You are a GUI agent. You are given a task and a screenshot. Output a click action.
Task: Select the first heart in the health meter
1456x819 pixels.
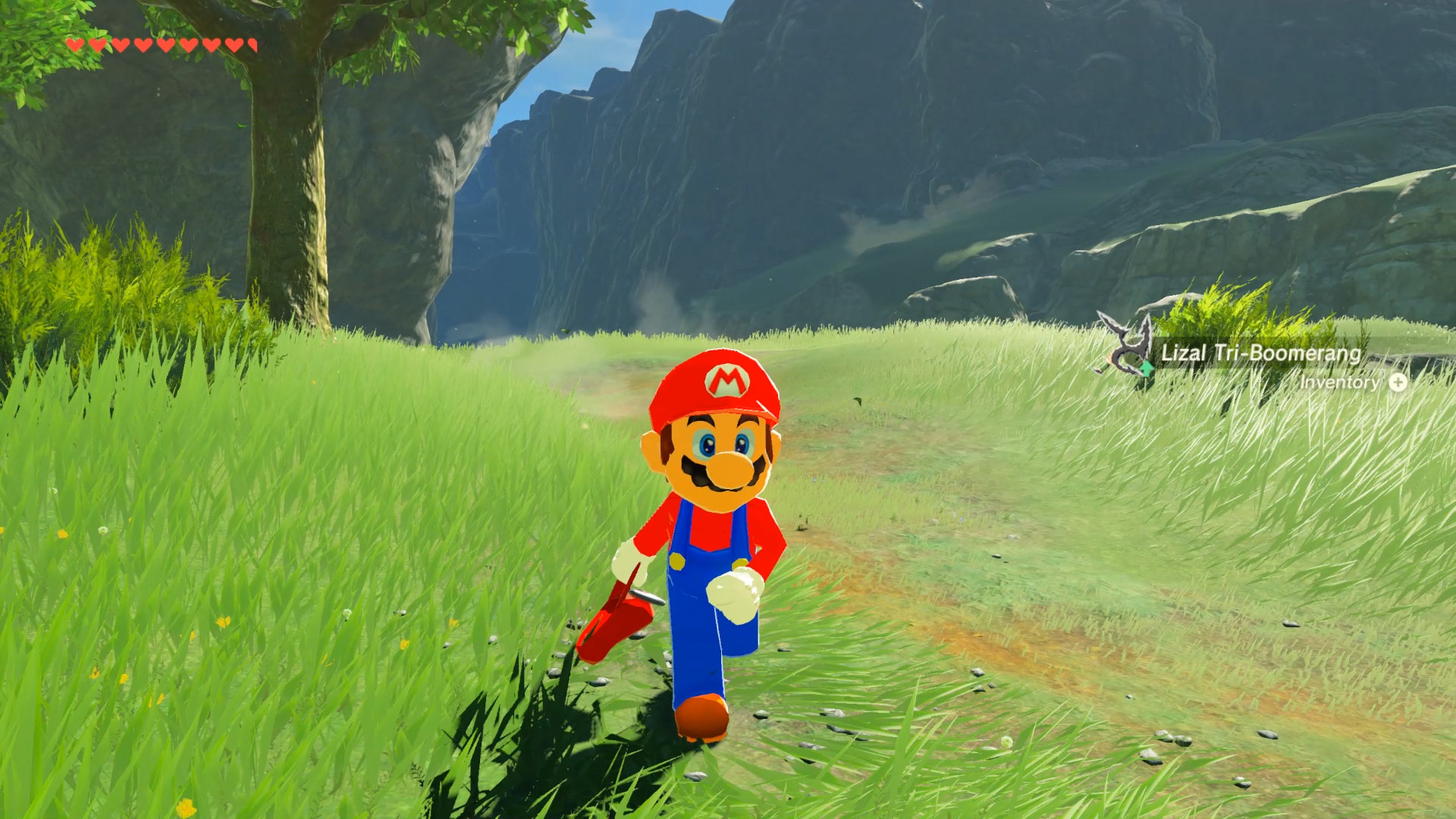(75, 45)
